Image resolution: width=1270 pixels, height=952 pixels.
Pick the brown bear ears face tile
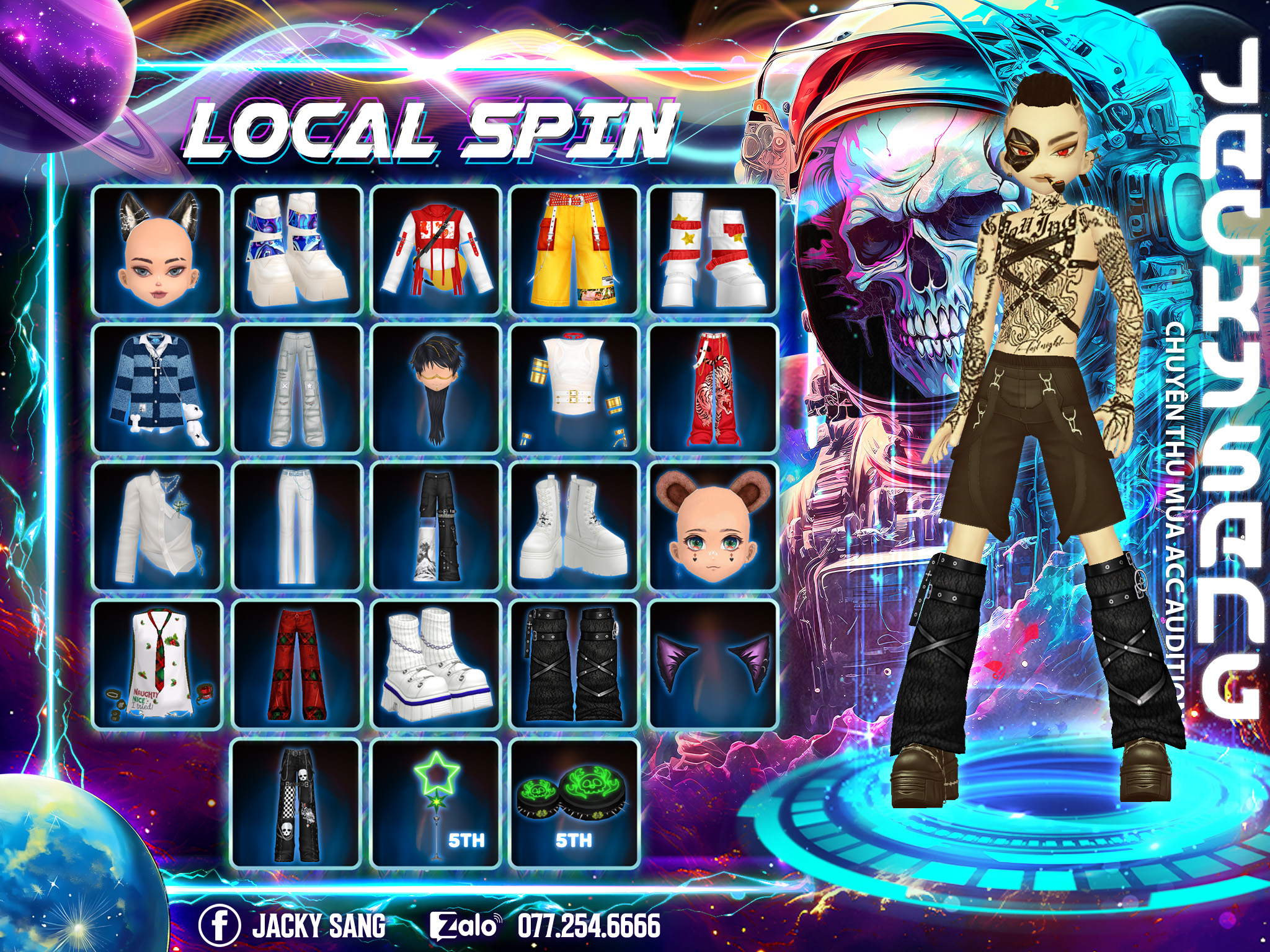point(713,526)
